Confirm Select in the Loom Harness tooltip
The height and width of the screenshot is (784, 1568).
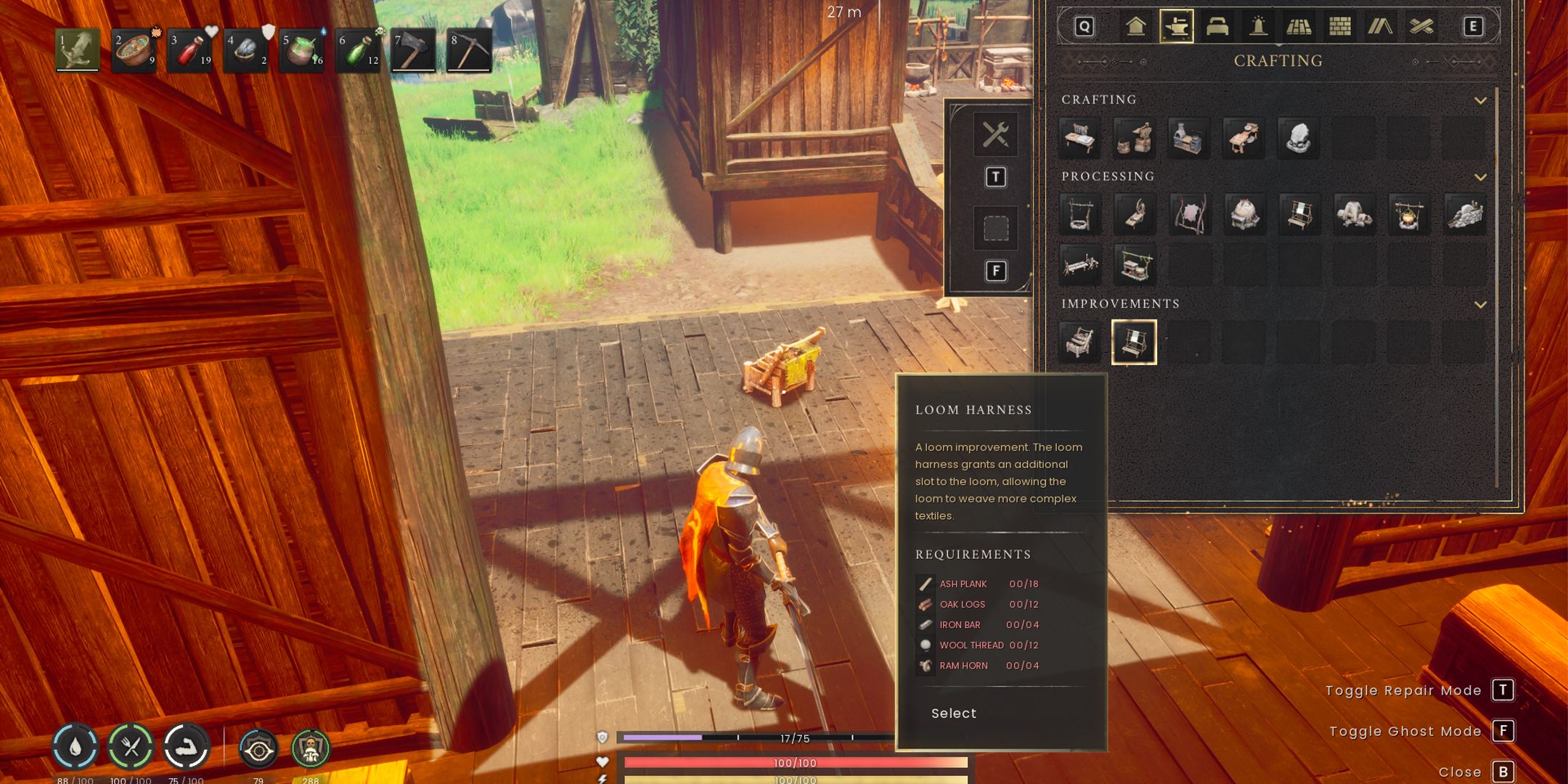point(954,714)
